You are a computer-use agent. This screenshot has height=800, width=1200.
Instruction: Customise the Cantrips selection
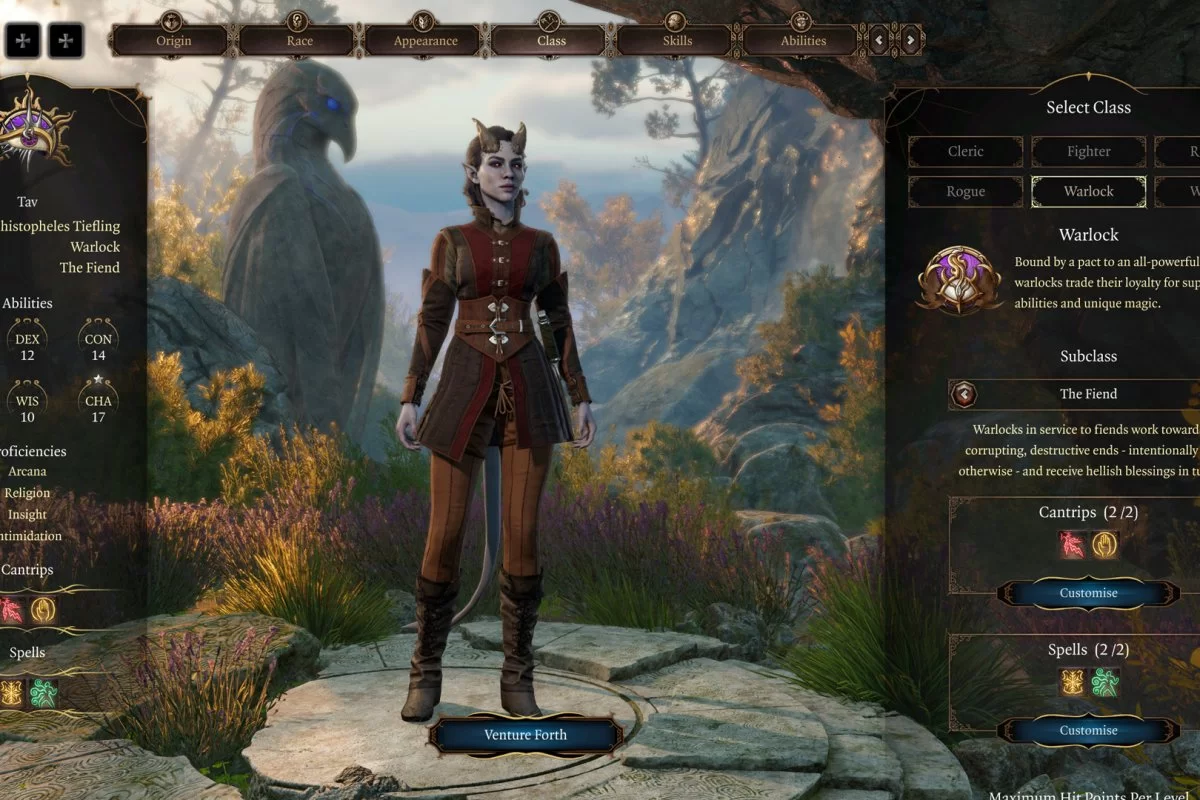coord(1088,593)
